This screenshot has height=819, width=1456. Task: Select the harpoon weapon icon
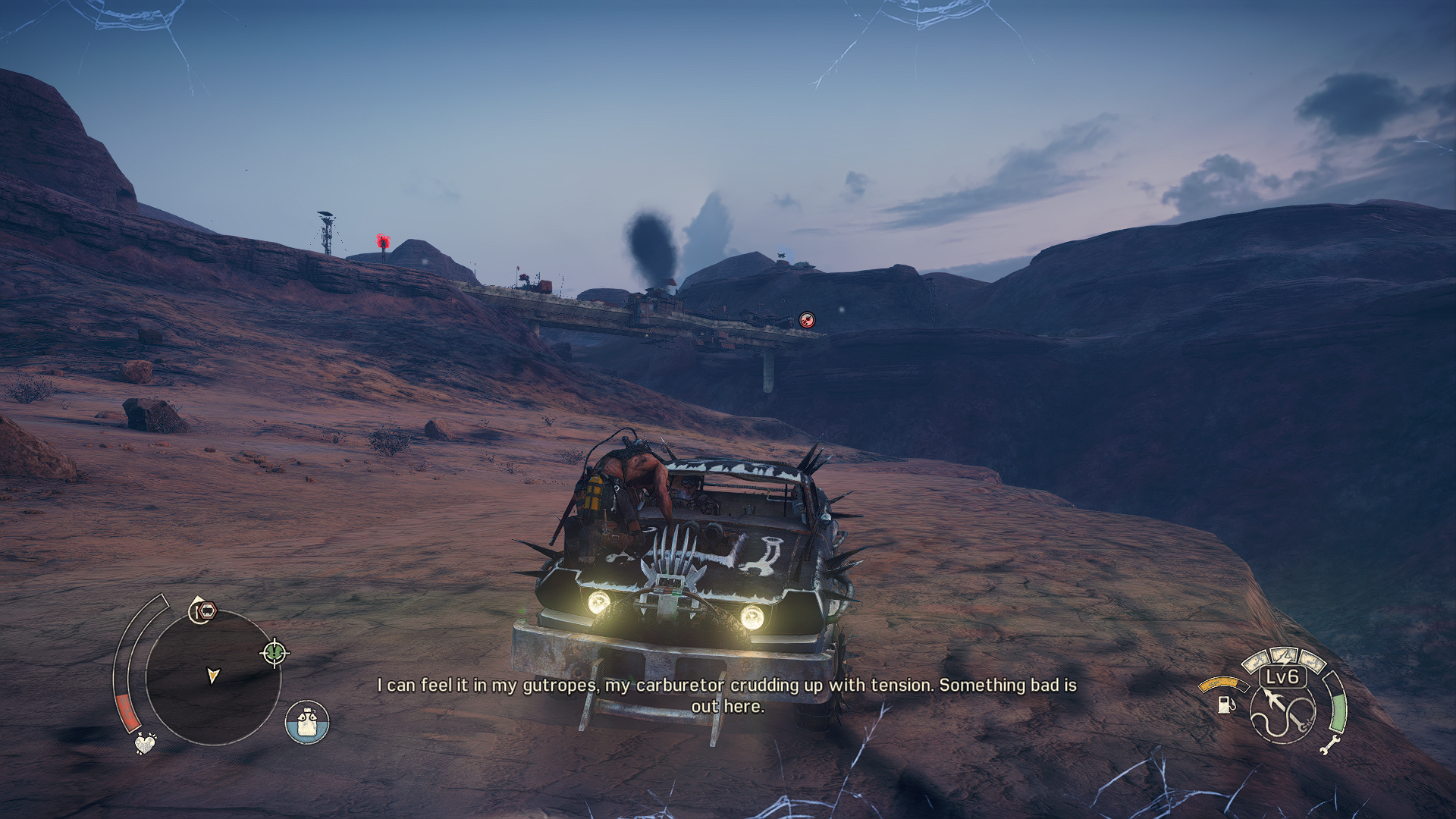(x=1283, y=714)
